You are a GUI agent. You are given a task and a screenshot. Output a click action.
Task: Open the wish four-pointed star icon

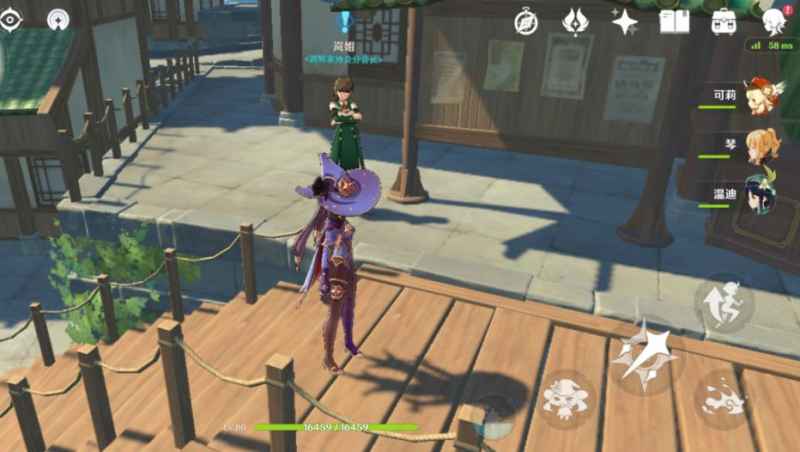tap(625, 21)
